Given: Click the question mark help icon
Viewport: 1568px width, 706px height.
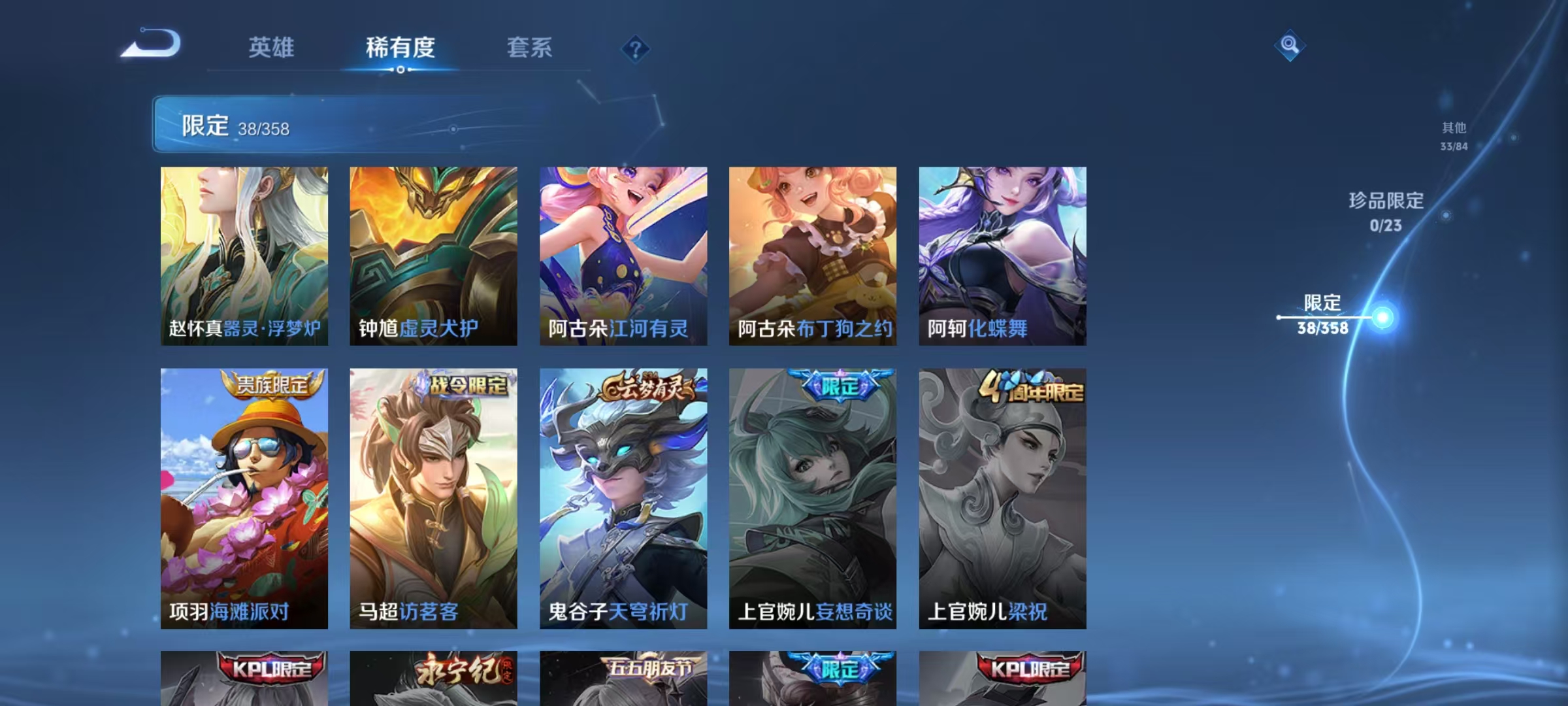Looking at the screenshot, I should [x=637, y=50].
